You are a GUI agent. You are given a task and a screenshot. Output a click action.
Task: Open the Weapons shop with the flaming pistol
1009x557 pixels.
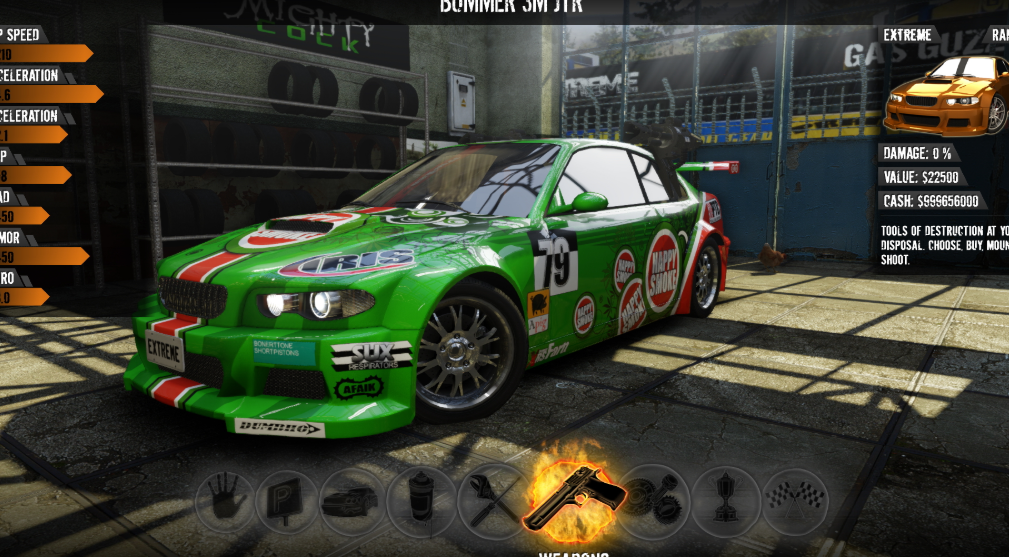tap(574, 494)
